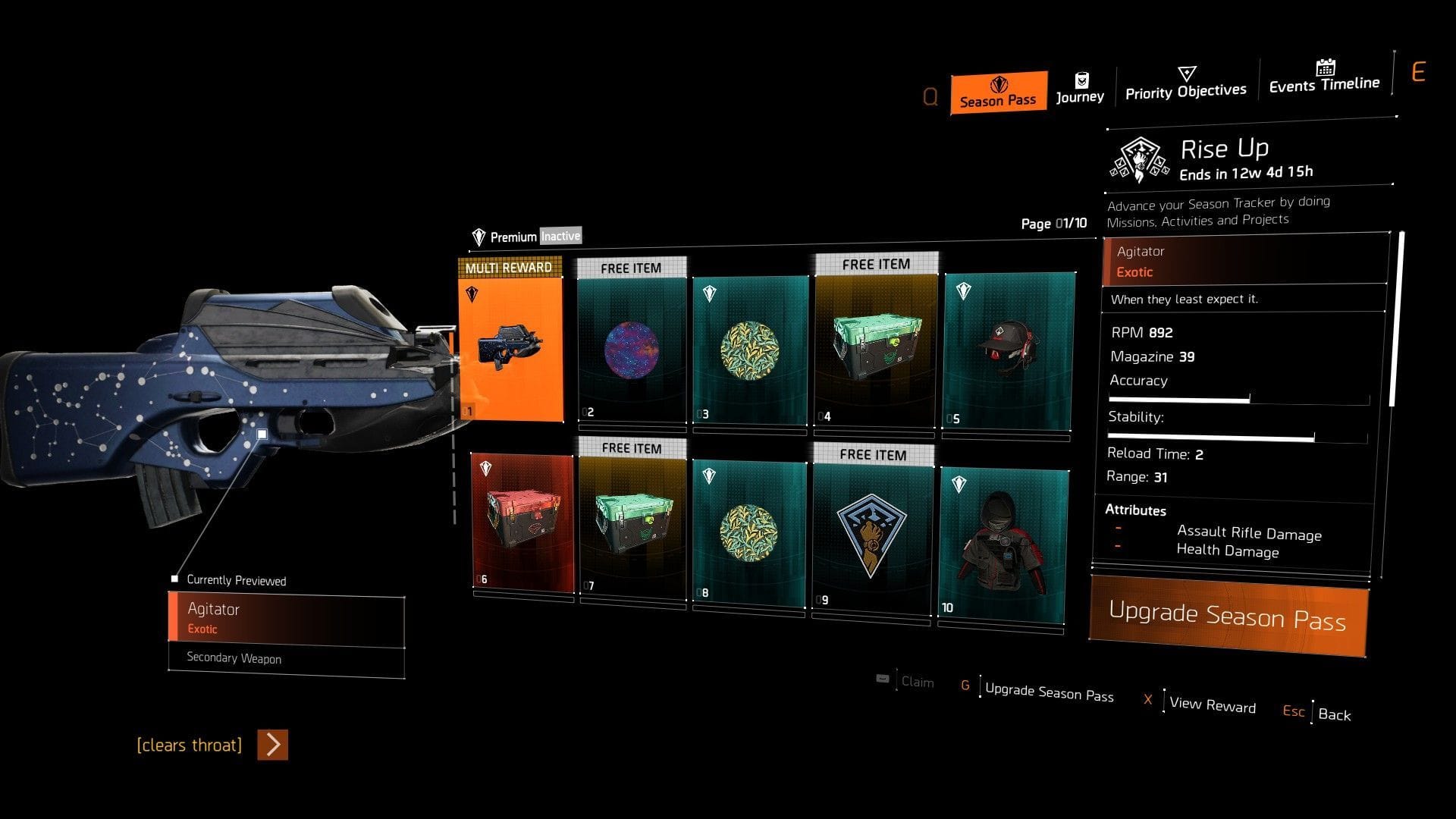The height and width of the screenshot is (819, 1456).
Task: Toggle the Premium Inactive status
Action: 560,236
